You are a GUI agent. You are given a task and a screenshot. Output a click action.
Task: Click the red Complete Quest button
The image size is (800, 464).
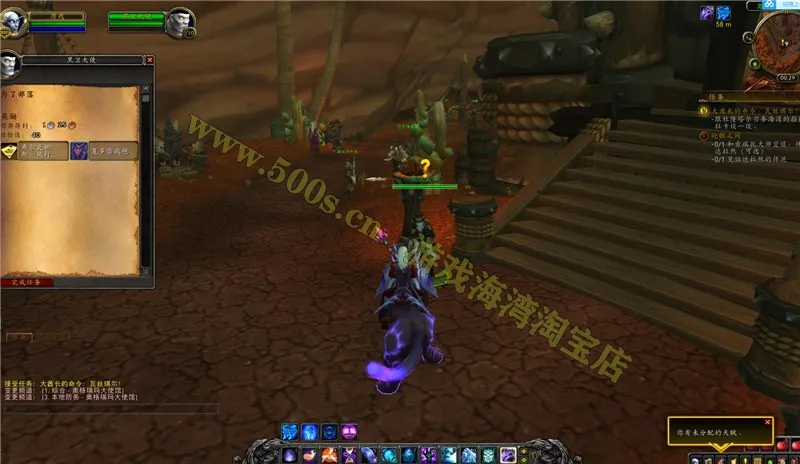(x=27, y=283)
